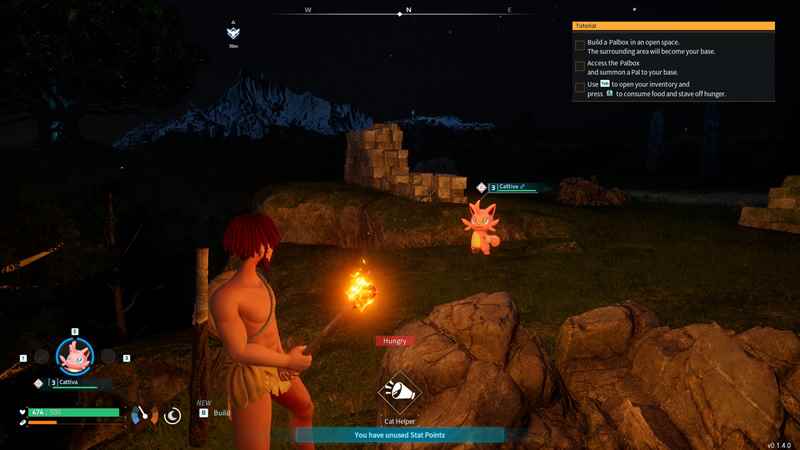The width and height of the screenshot is (800, 450).
Task: Open the unused Stat Points notification
Action: pos(400,435)
